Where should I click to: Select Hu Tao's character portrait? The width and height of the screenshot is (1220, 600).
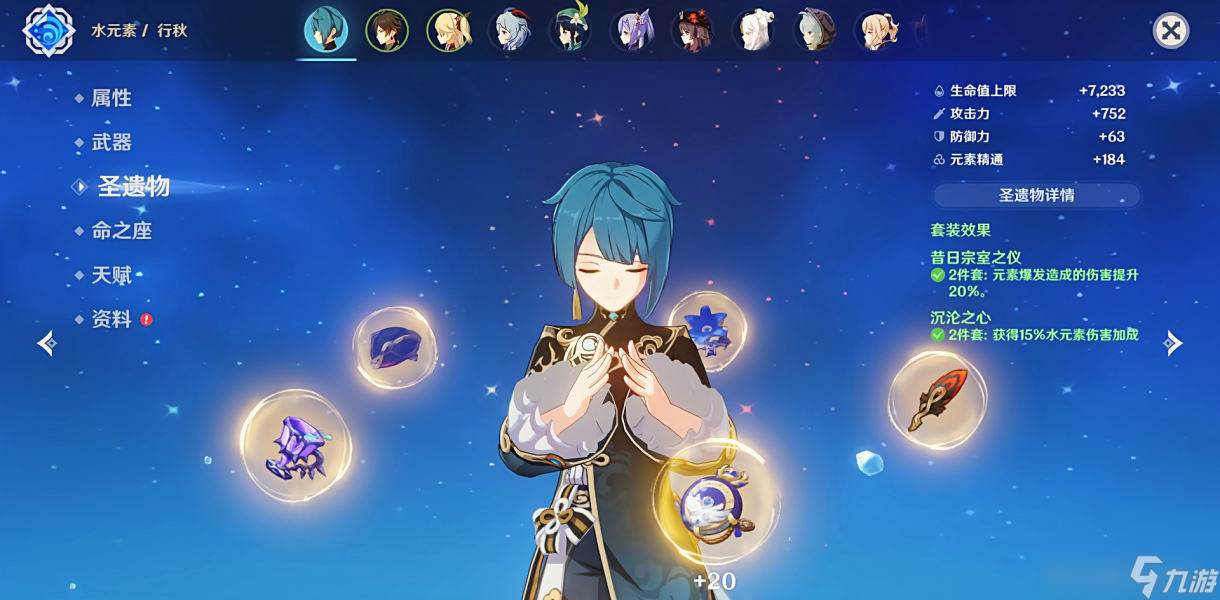[x=692, y=31]
